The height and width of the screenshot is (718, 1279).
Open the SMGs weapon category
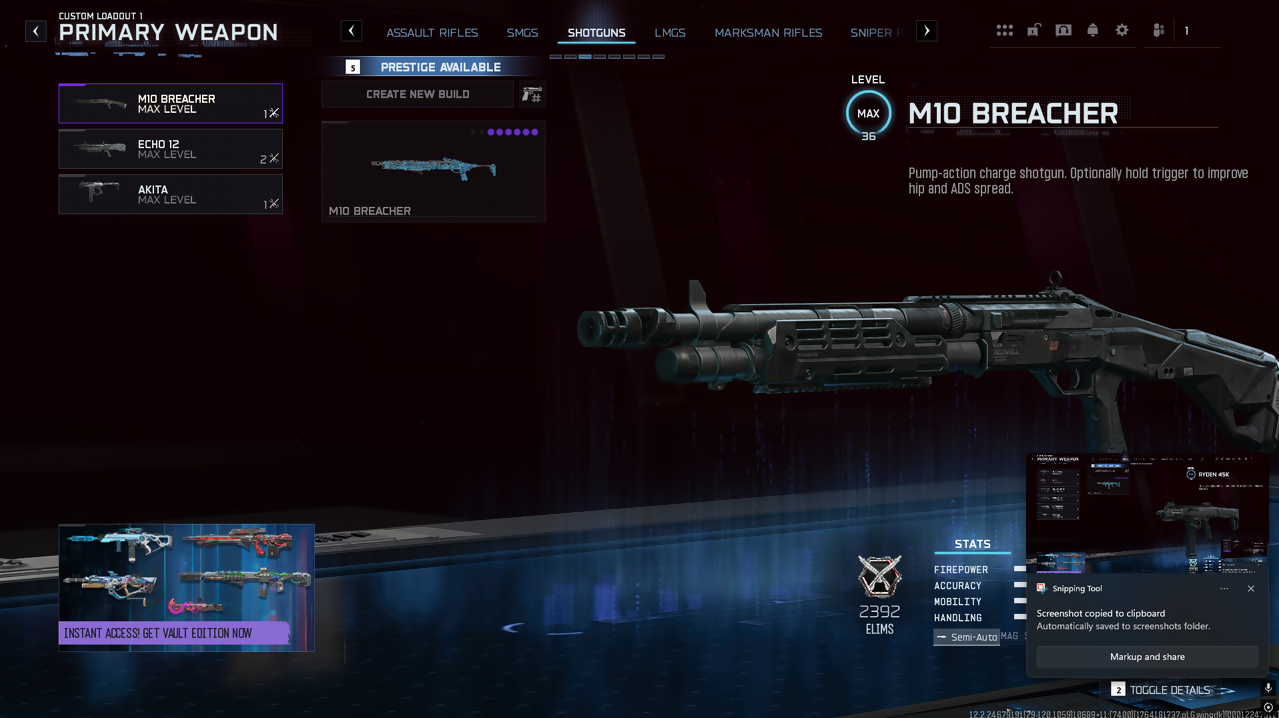tap(522, 33)
